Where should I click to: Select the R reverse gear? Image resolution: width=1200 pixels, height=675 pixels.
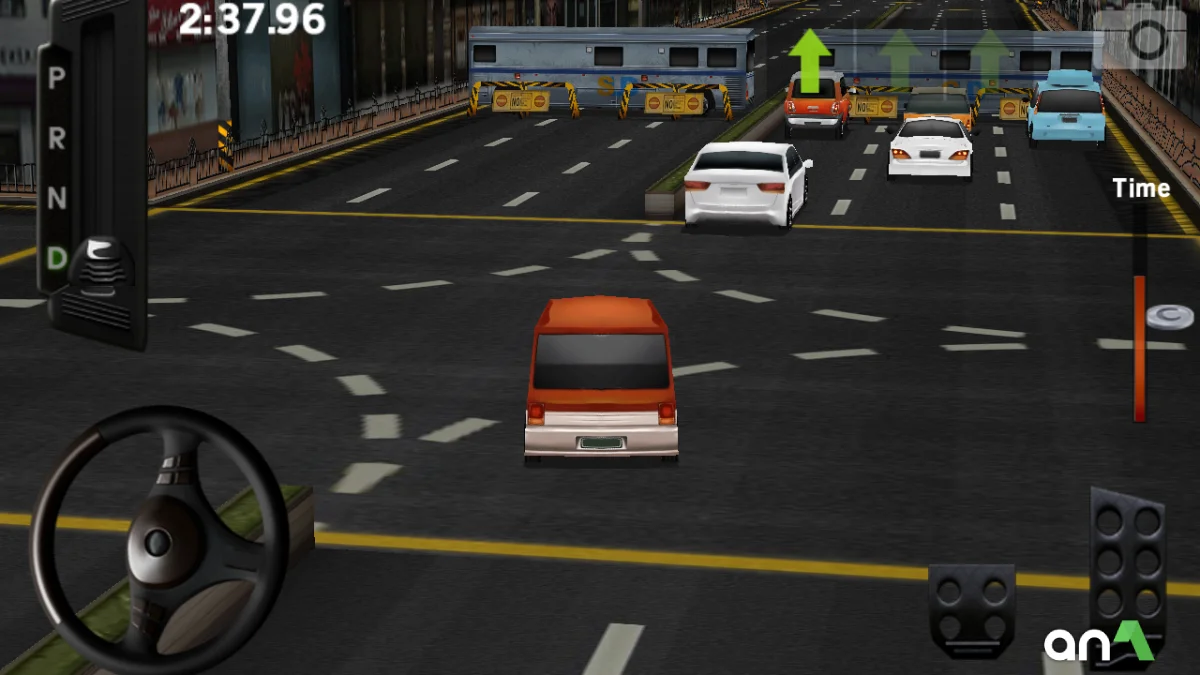57,139
